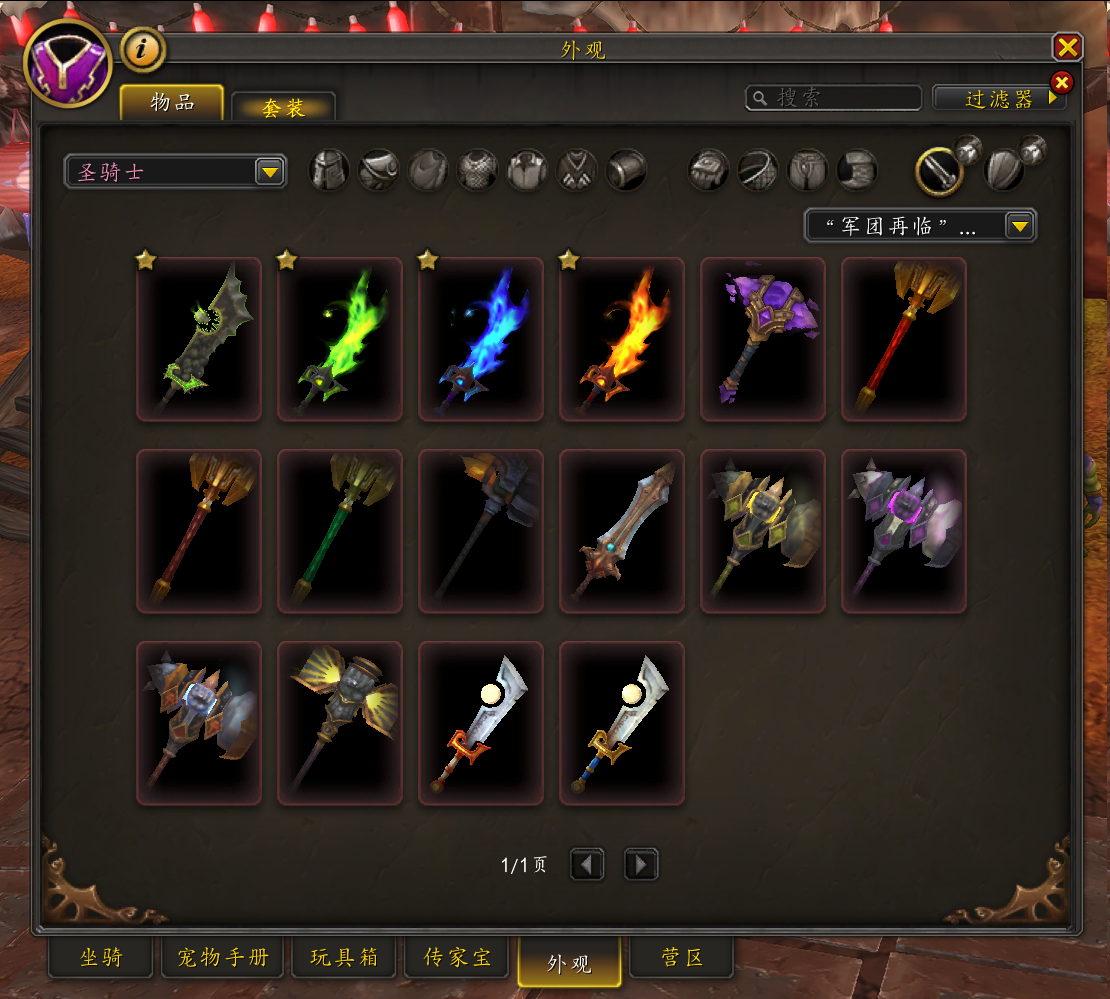Switch to the 套装 sets tab
Screen dimensions: 1110x999
[283, 108]
